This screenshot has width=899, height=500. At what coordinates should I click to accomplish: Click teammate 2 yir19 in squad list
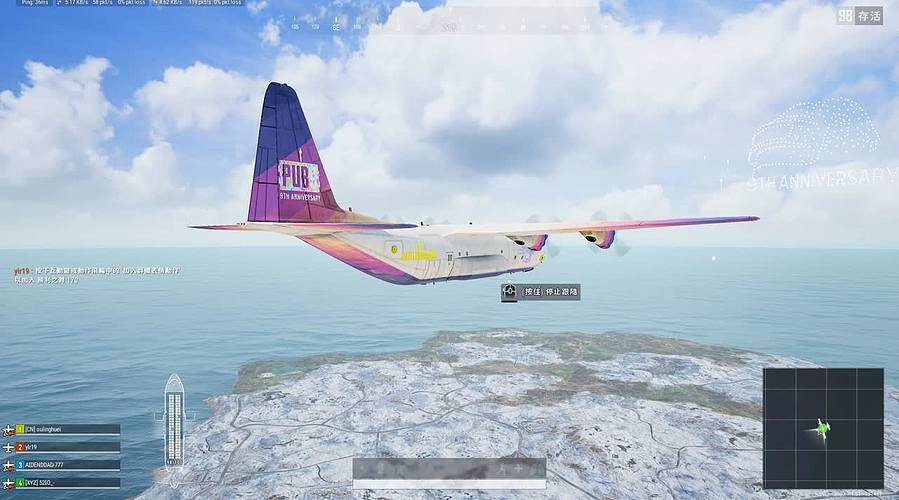pyautogui.click(x=66, y=447)
